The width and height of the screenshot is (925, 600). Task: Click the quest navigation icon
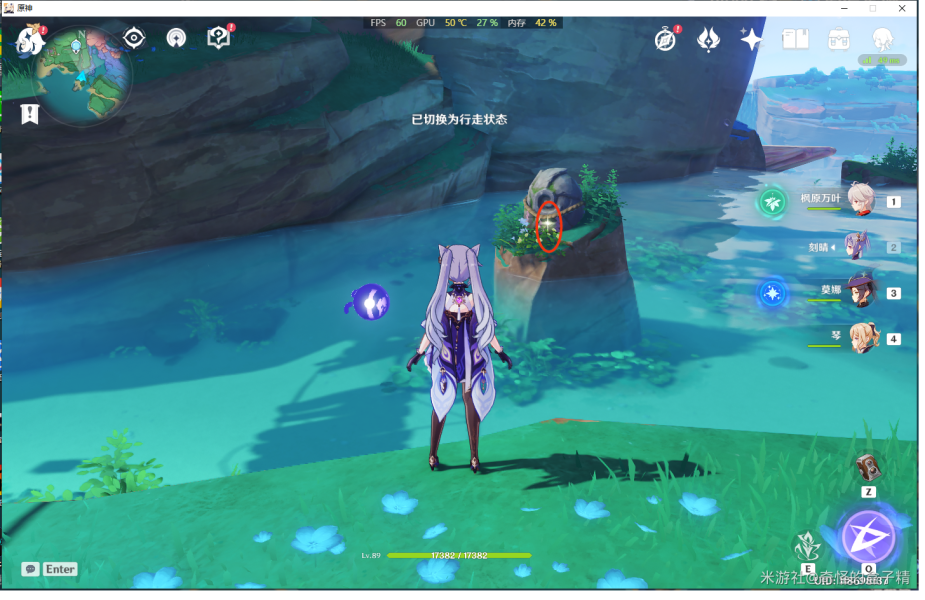tap(176, 39)
